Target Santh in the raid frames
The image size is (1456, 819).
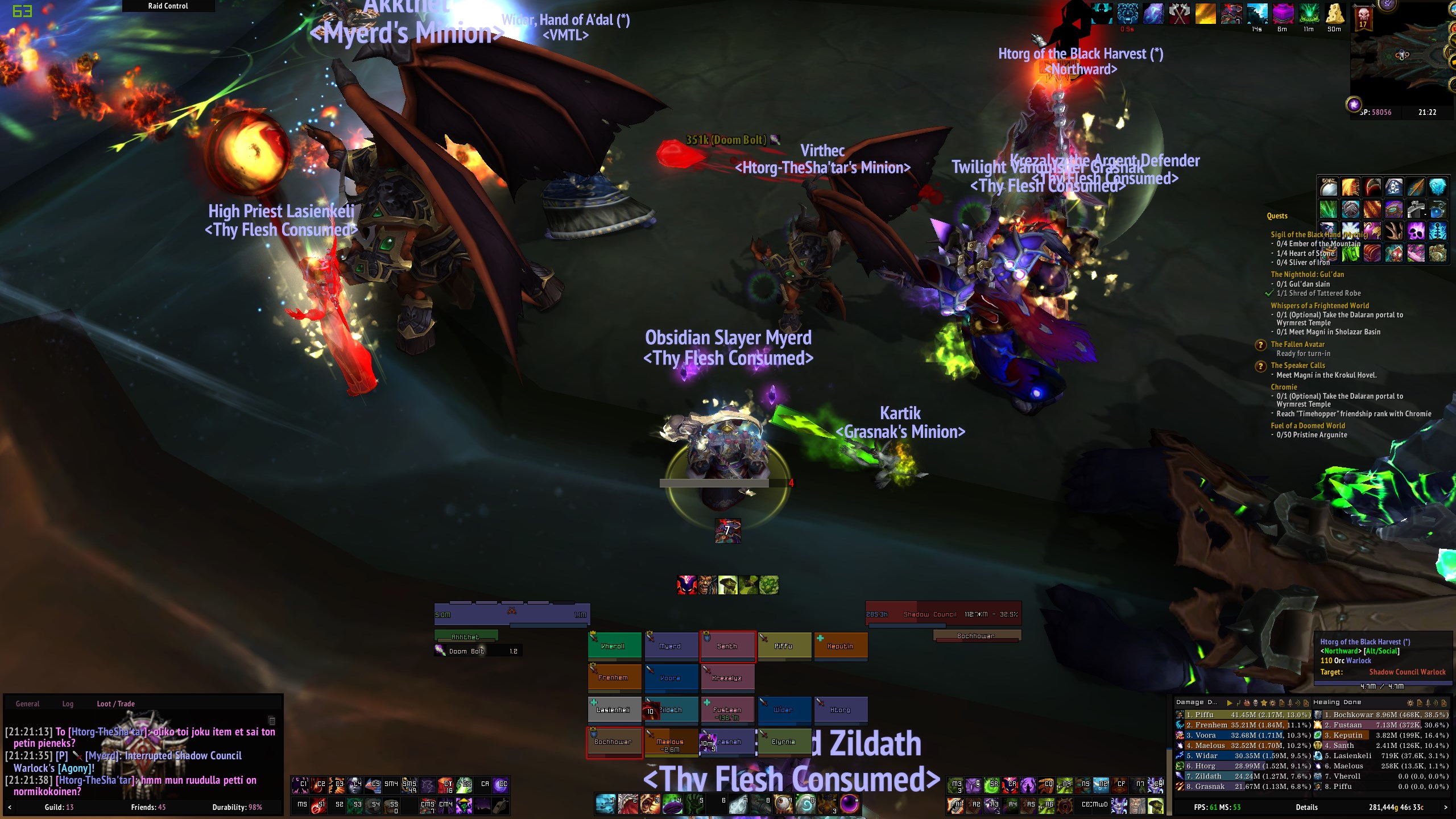point(727,646)
